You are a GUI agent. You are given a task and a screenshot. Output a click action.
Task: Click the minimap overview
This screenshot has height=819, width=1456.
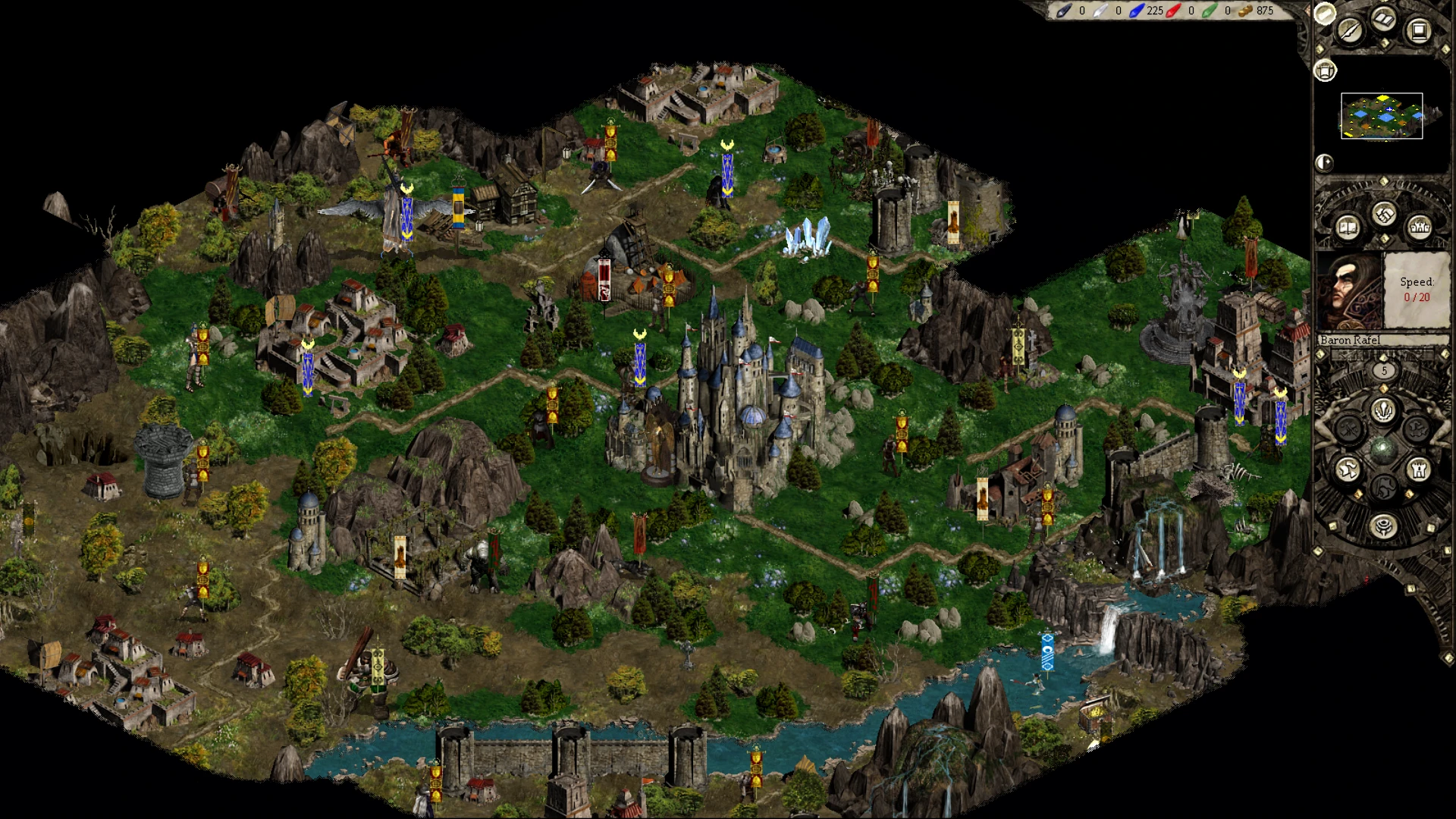click(x=1382, y=116)
